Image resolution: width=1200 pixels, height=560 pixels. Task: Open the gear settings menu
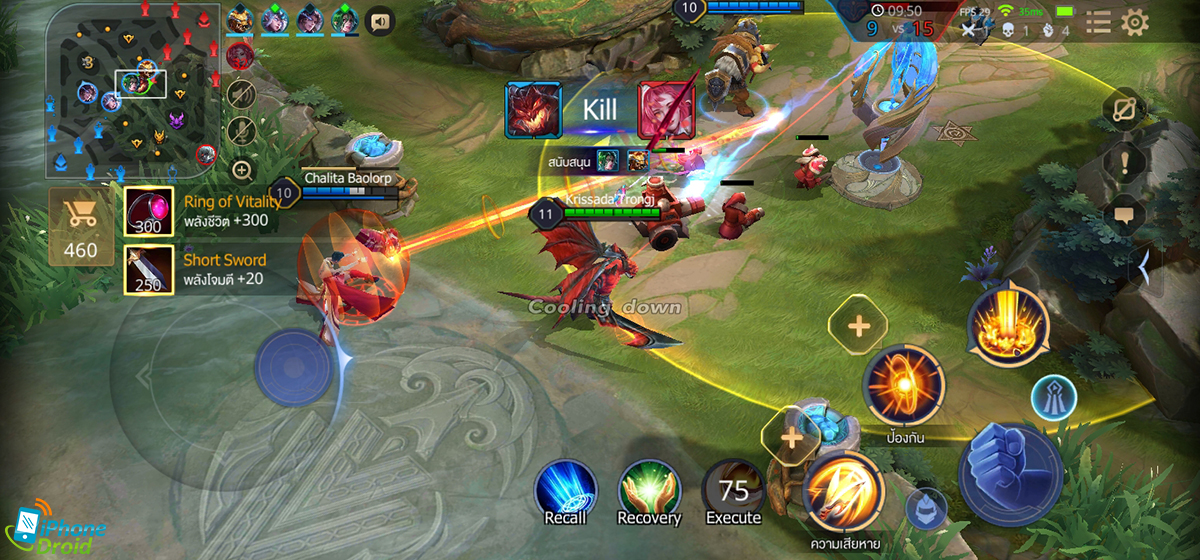(1135, 22)
